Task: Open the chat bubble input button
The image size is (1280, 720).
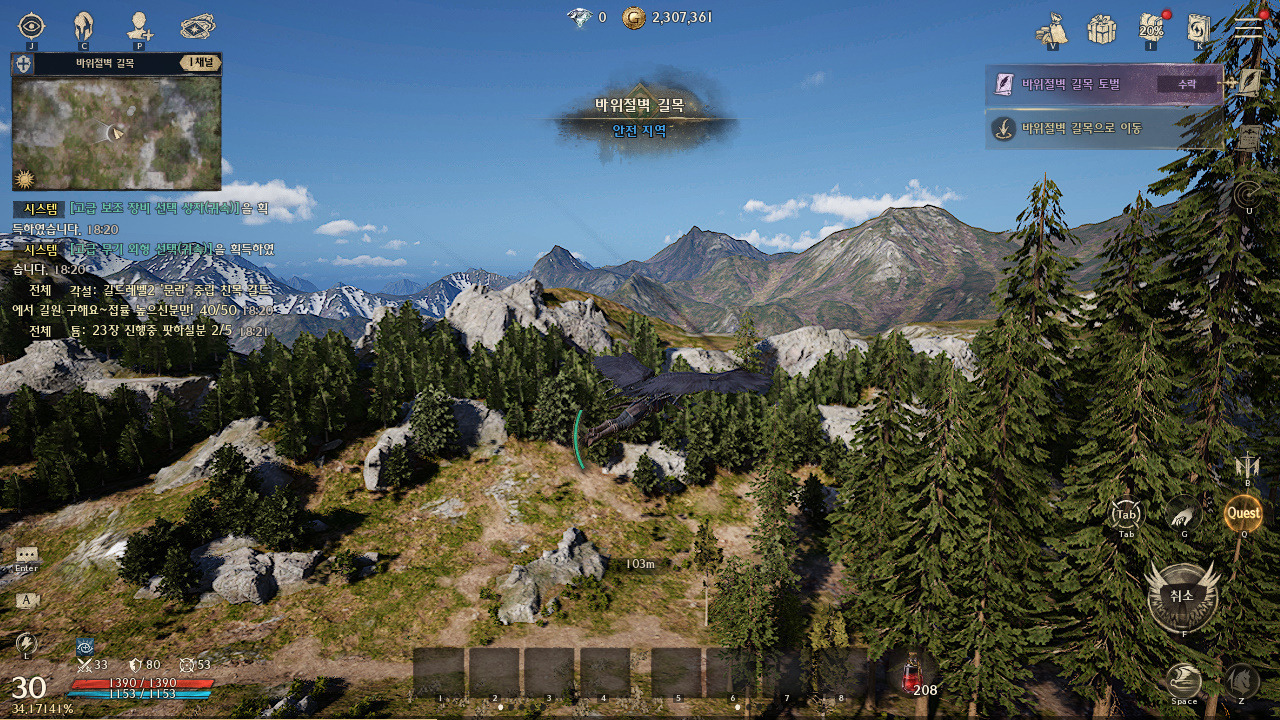Action: click(27, 555)
